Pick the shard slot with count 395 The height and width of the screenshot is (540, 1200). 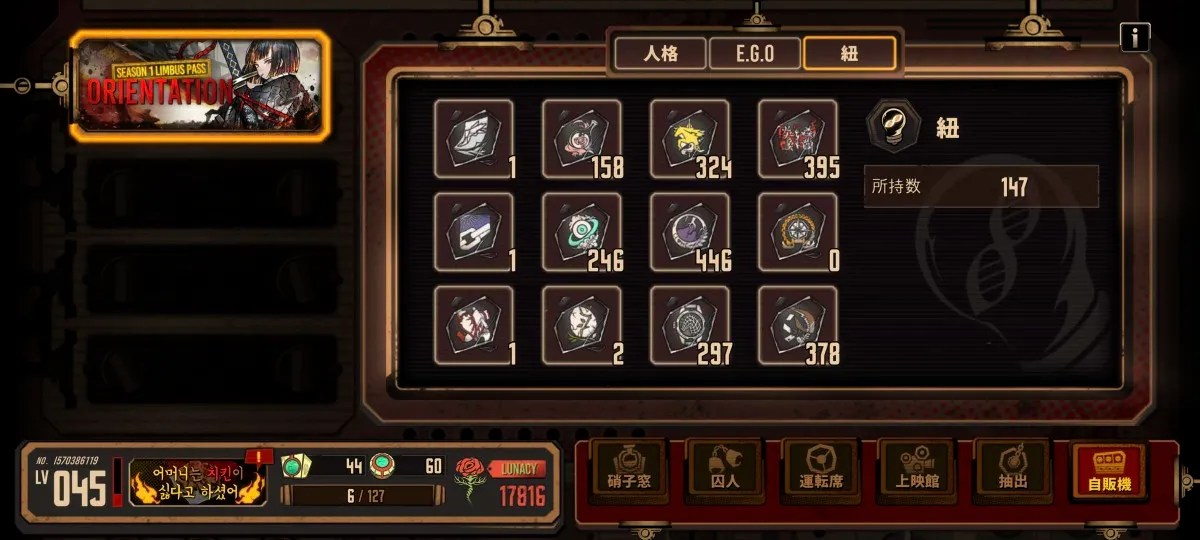point(798,139)
